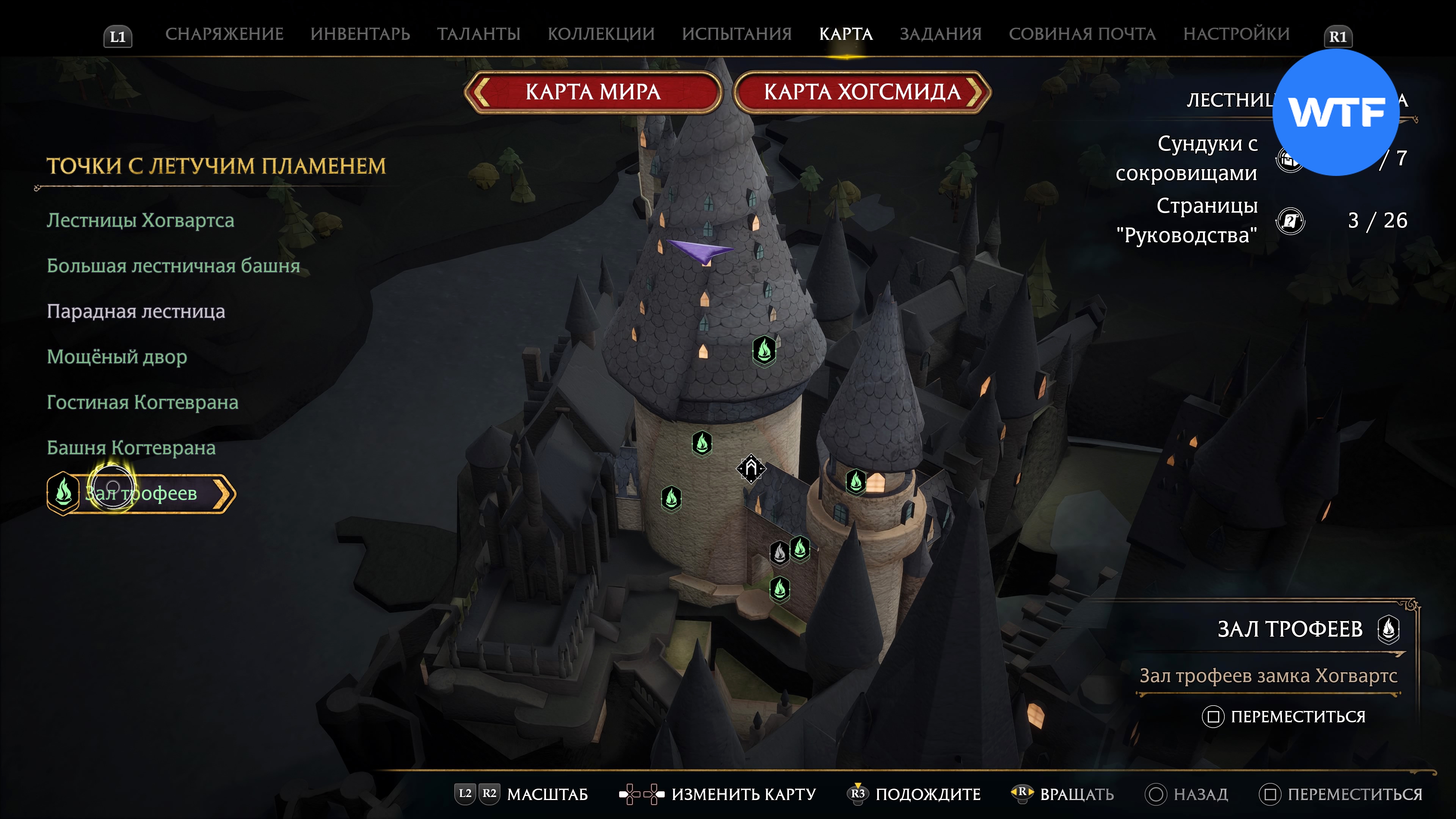Switch to the Инвентарь tab
This screenshot has width=1456, height=819.
(x=360, y=34)
